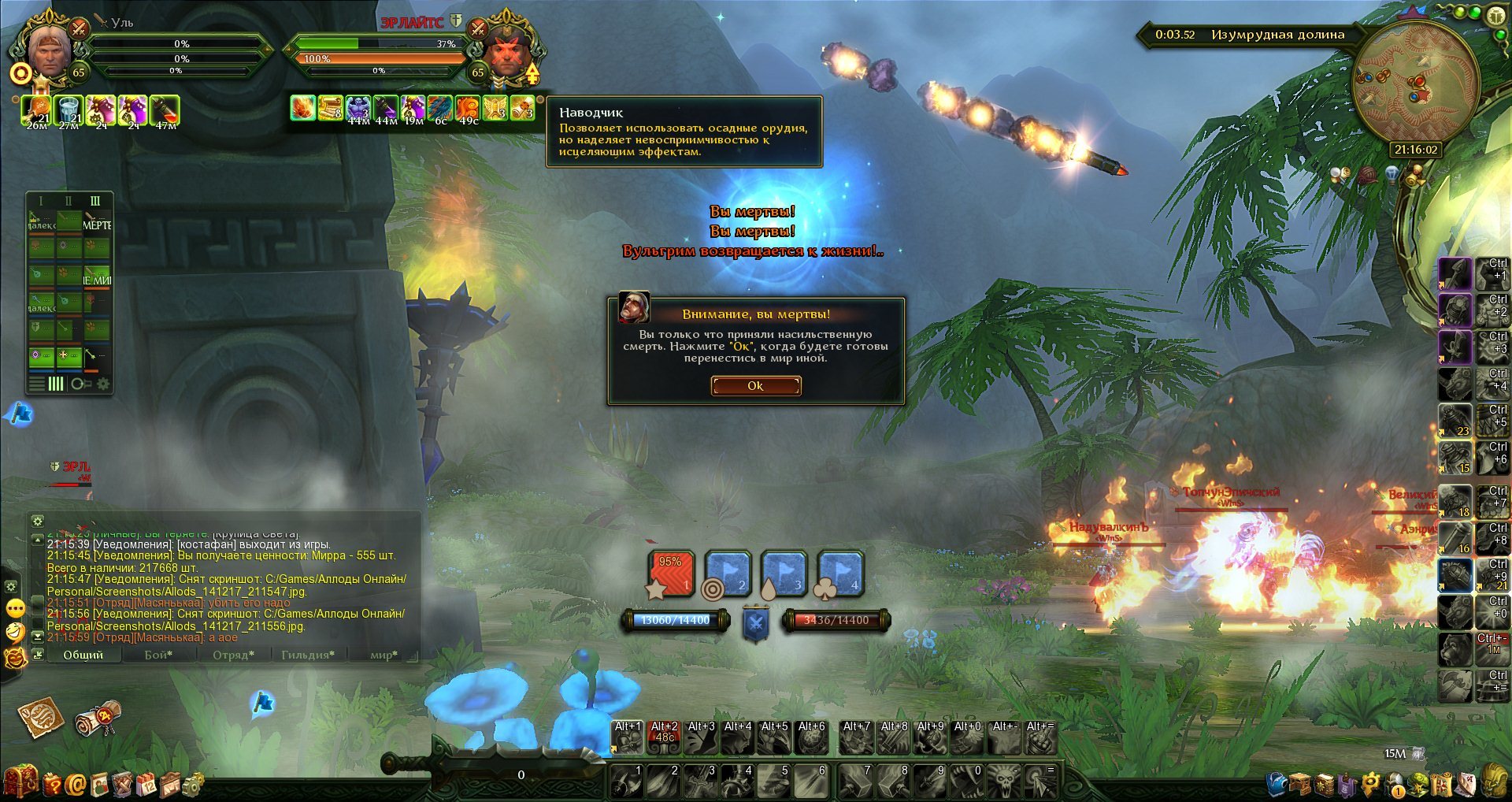The width and height of the screenshot is (1512, 802).
Task: Switch to the Отряд chat tab
Action: [233, 655]
